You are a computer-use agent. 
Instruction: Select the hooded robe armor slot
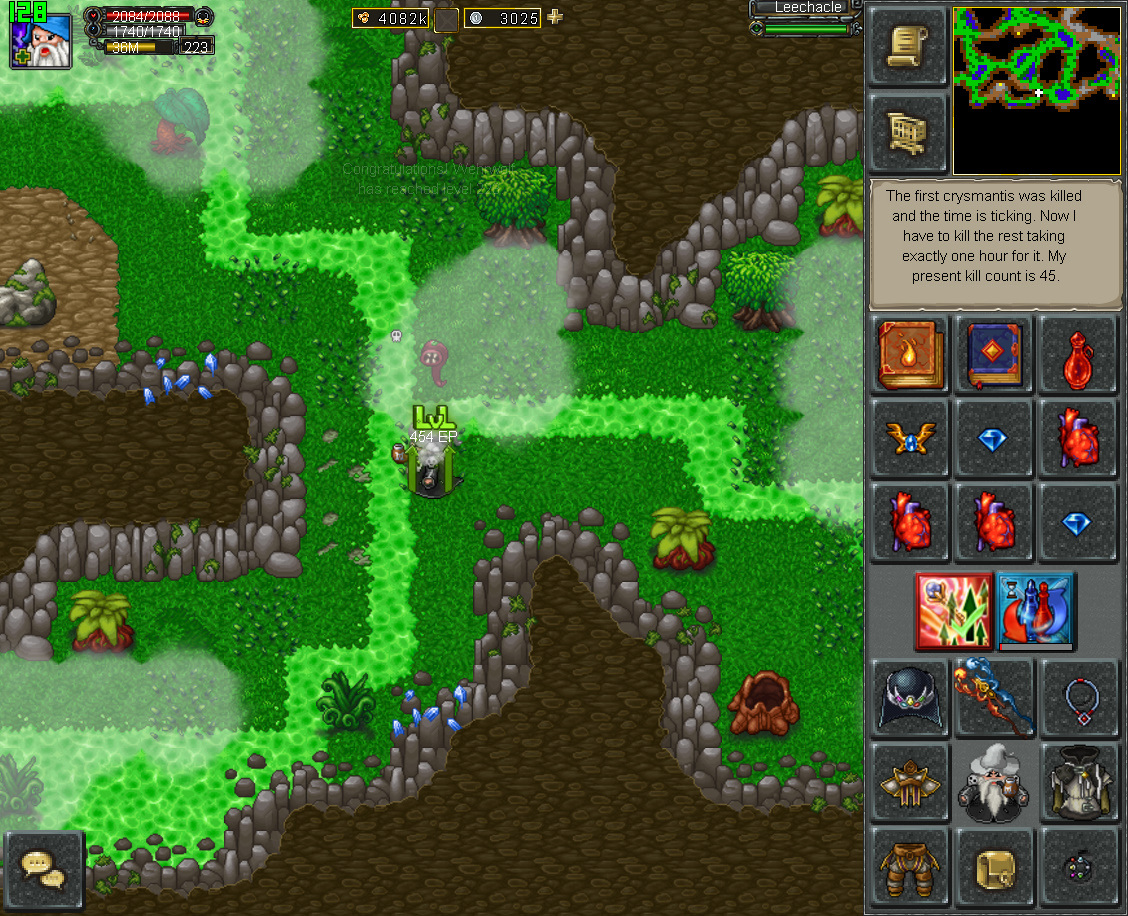[1076, 781]
